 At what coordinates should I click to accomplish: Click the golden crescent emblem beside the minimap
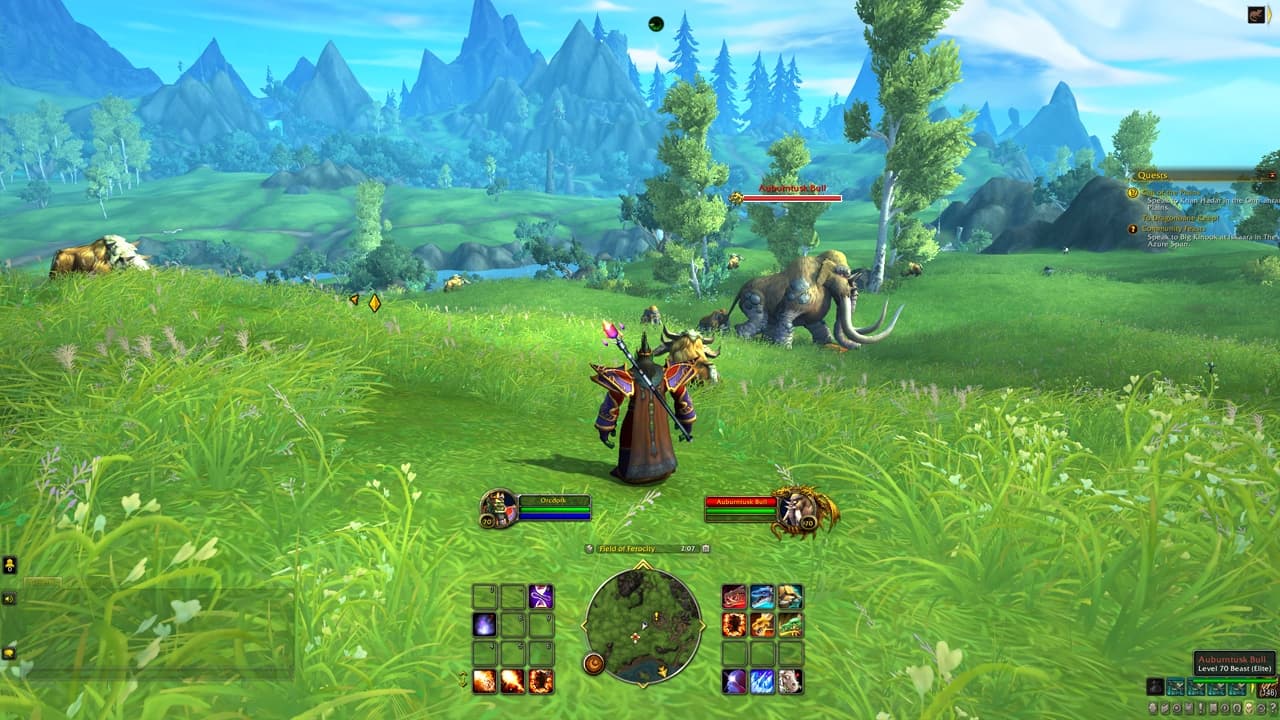(594, 663)
